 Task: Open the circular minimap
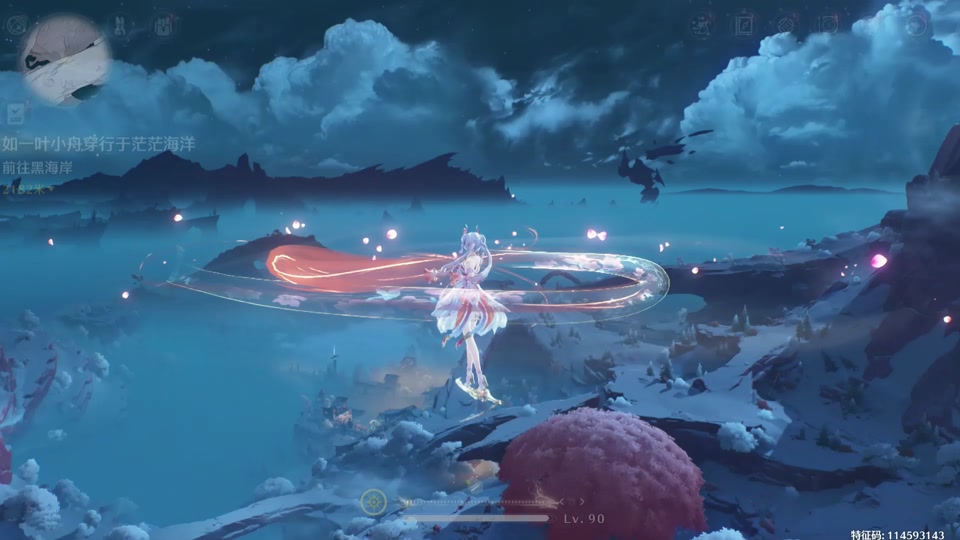coord(64,58)
